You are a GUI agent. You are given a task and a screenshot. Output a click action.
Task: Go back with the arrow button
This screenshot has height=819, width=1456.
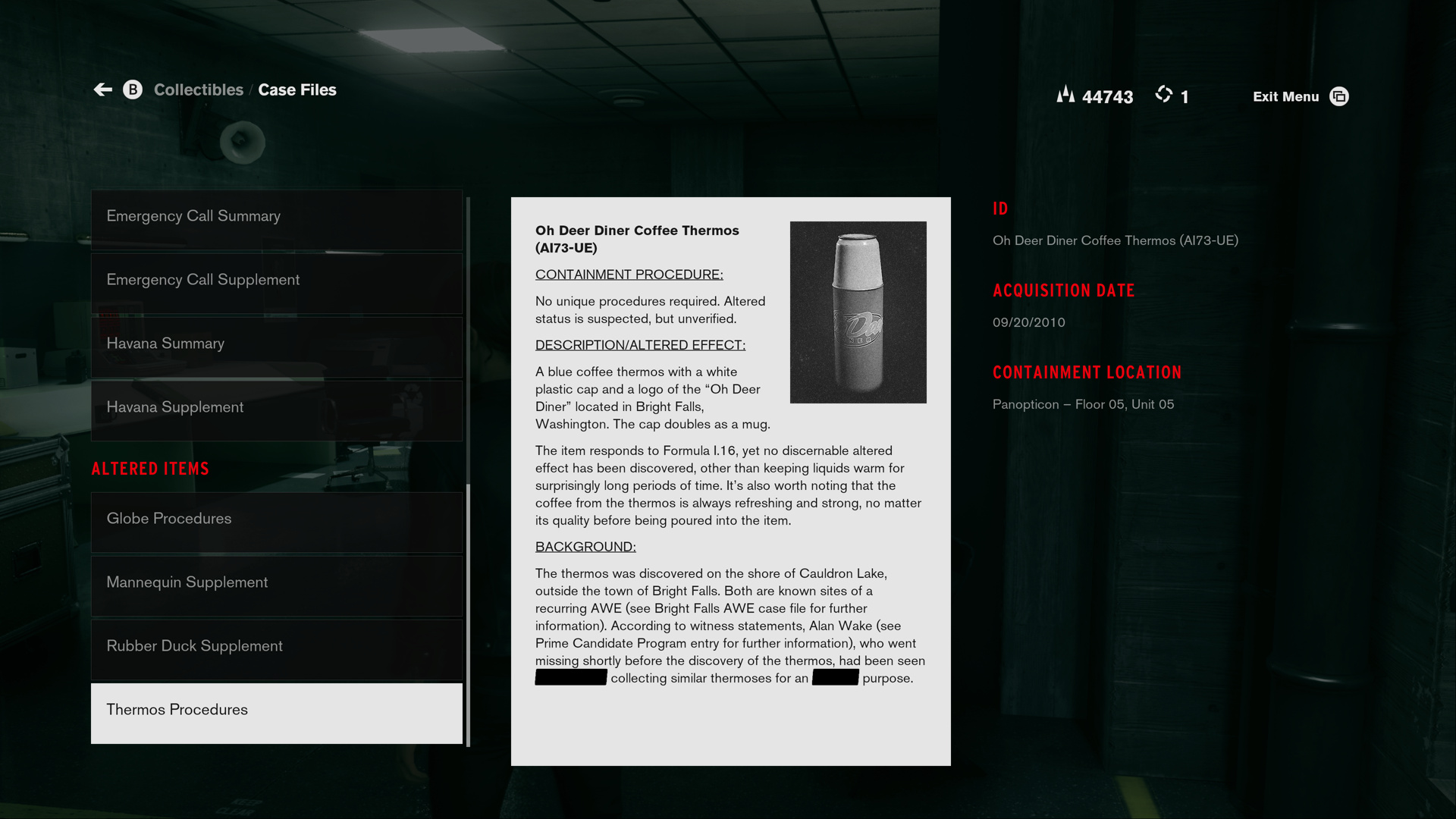[x=103, y=90]
